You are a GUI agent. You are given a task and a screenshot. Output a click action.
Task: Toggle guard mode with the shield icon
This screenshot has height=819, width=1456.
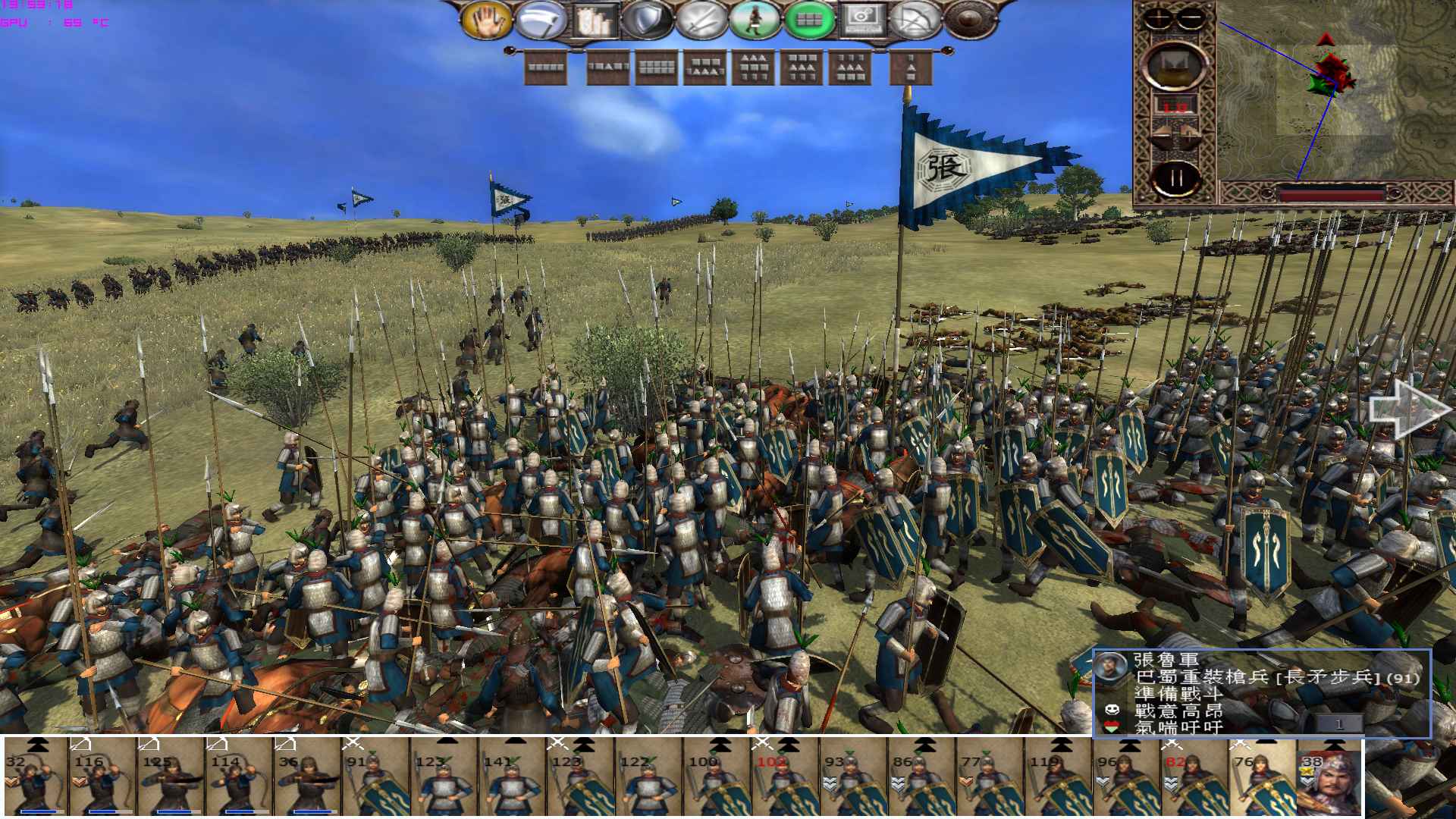coord(646,20)
